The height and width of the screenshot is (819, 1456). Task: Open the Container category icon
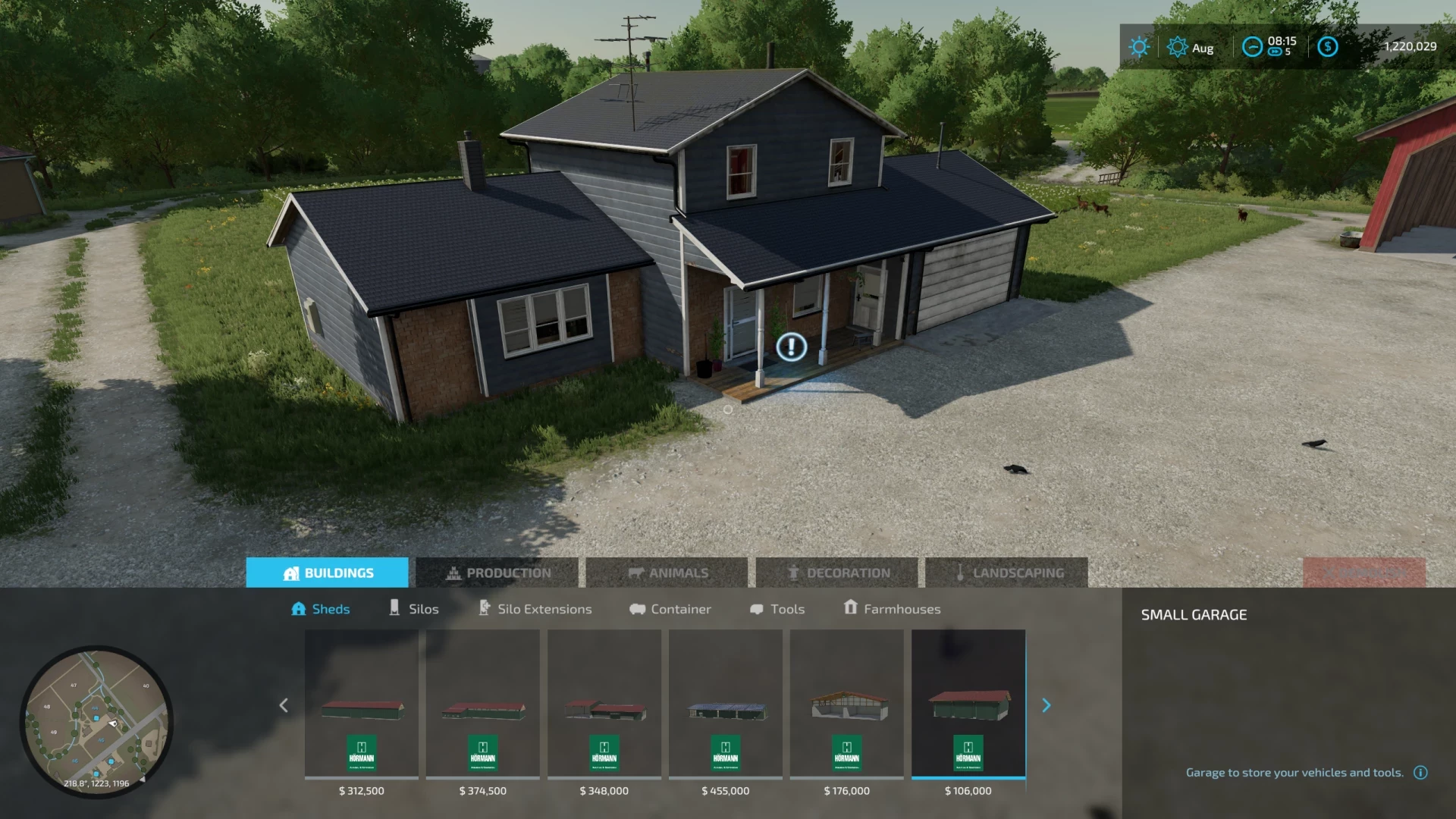click(x=638, y=608)
